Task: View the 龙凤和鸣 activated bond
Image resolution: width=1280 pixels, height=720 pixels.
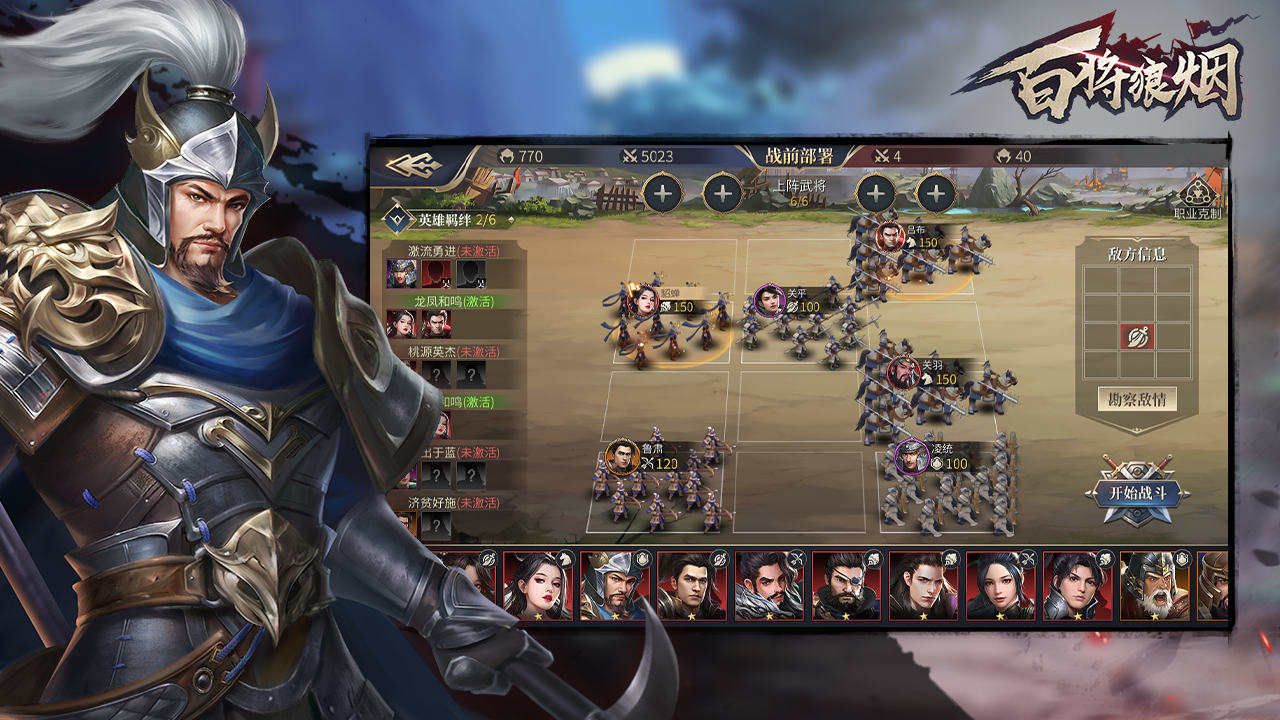Action: point(453,301)
